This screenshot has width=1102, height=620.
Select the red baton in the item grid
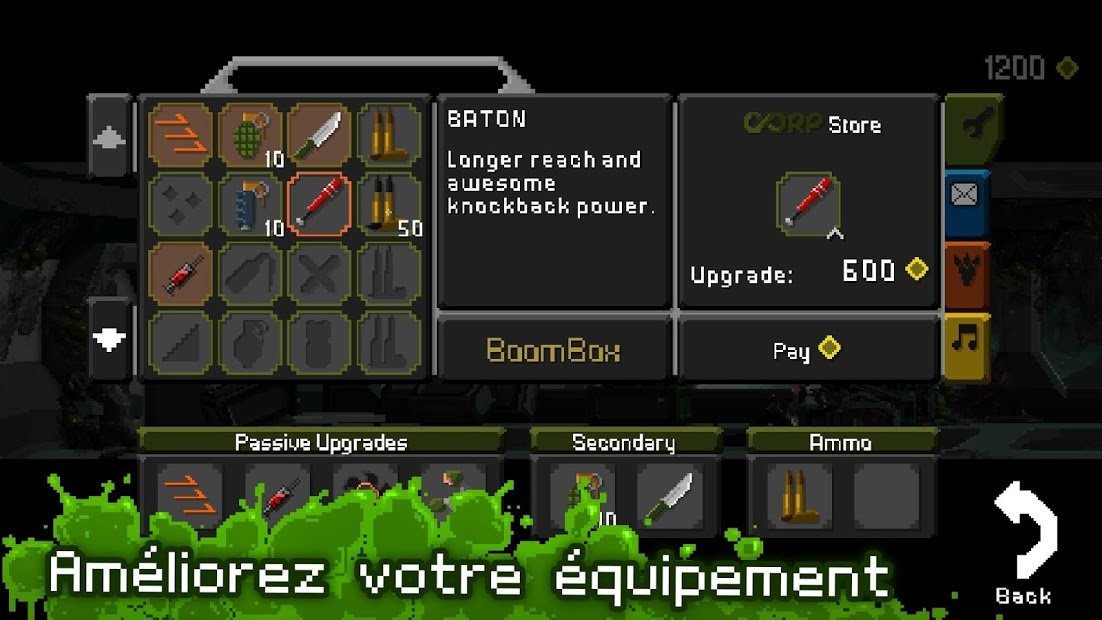319,204
